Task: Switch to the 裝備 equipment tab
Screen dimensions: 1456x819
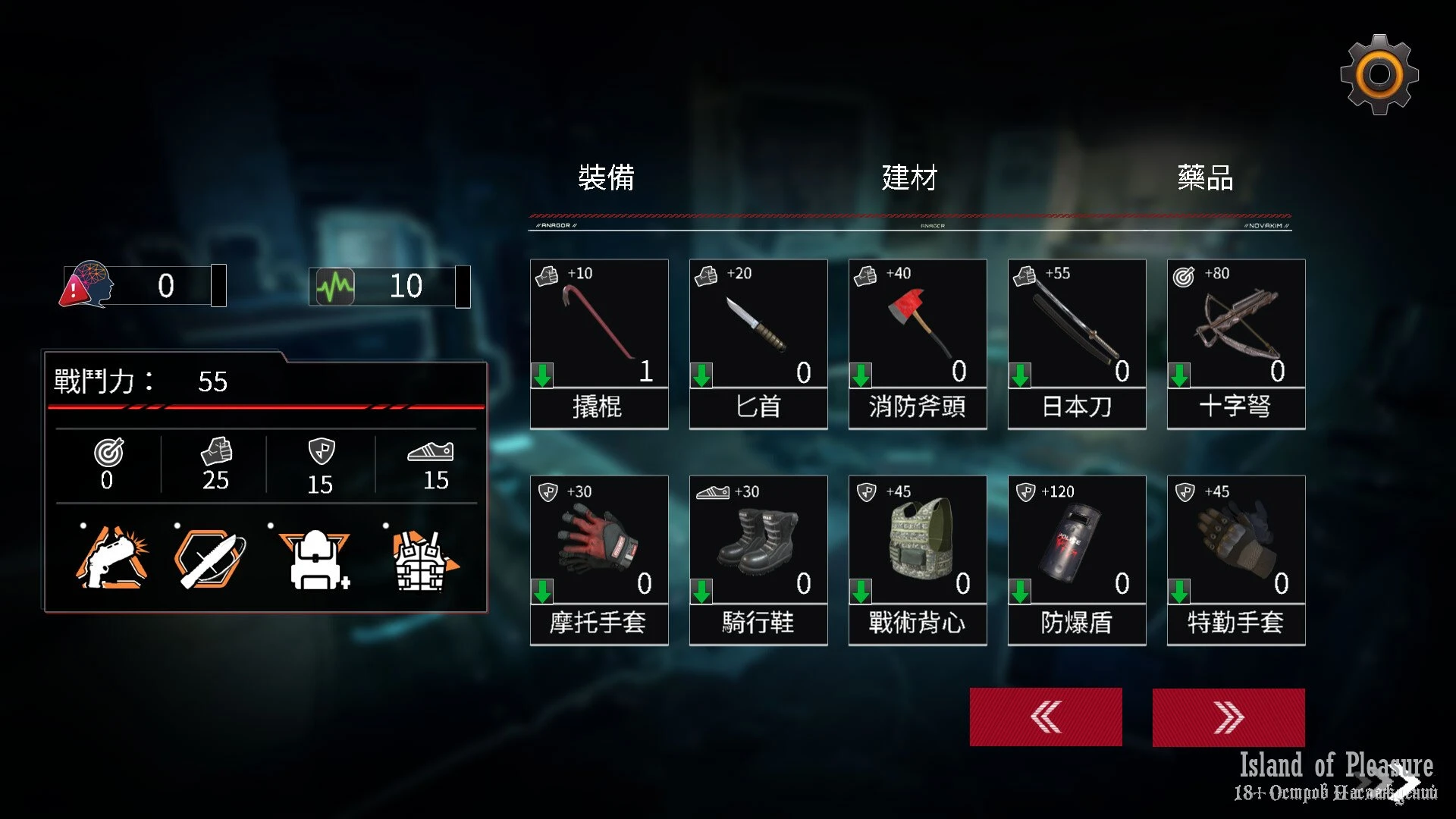Action: (606, 177)
